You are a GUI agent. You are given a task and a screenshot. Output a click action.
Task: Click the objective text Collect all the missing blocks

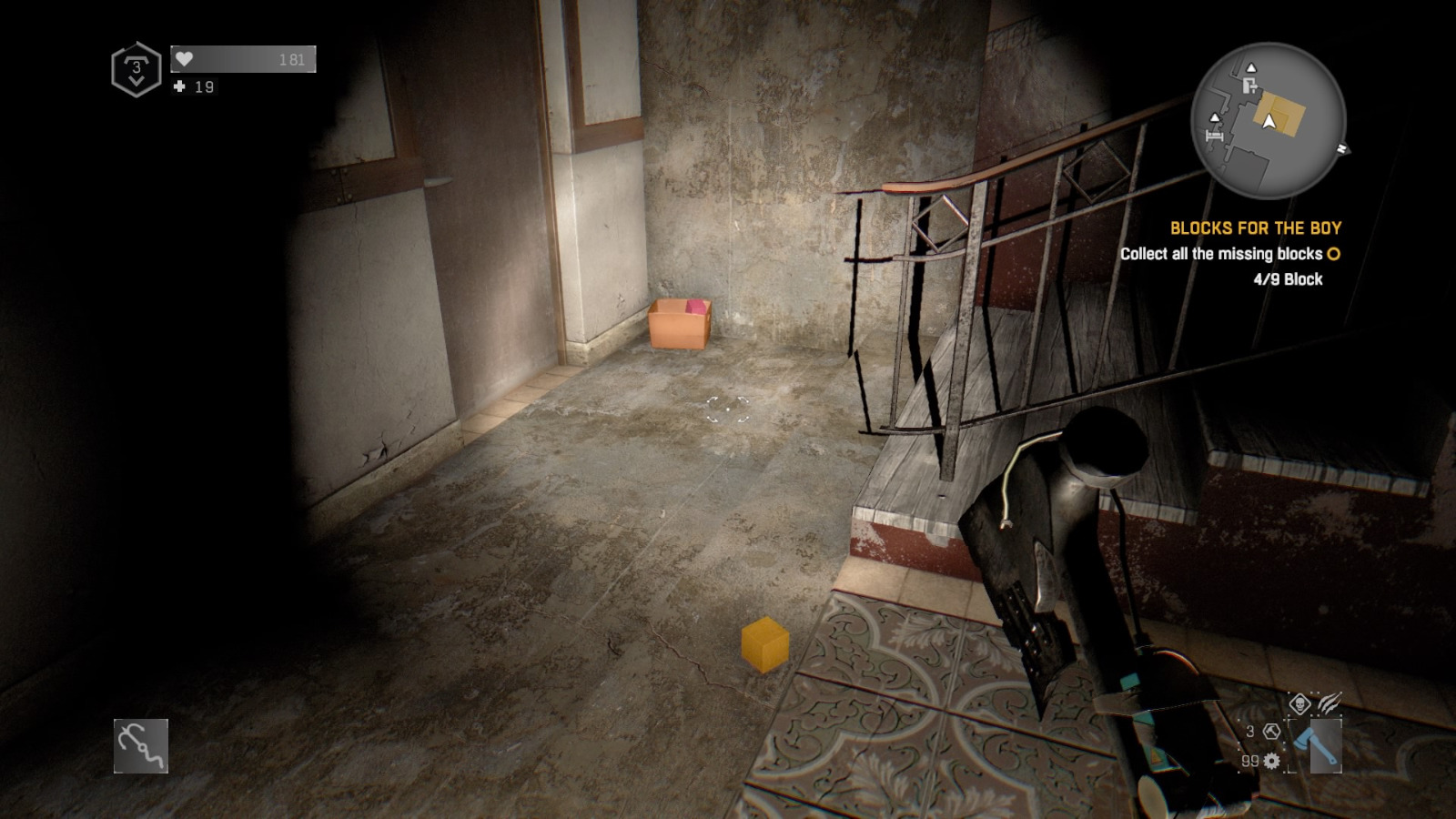click(x=1224, y=255)
